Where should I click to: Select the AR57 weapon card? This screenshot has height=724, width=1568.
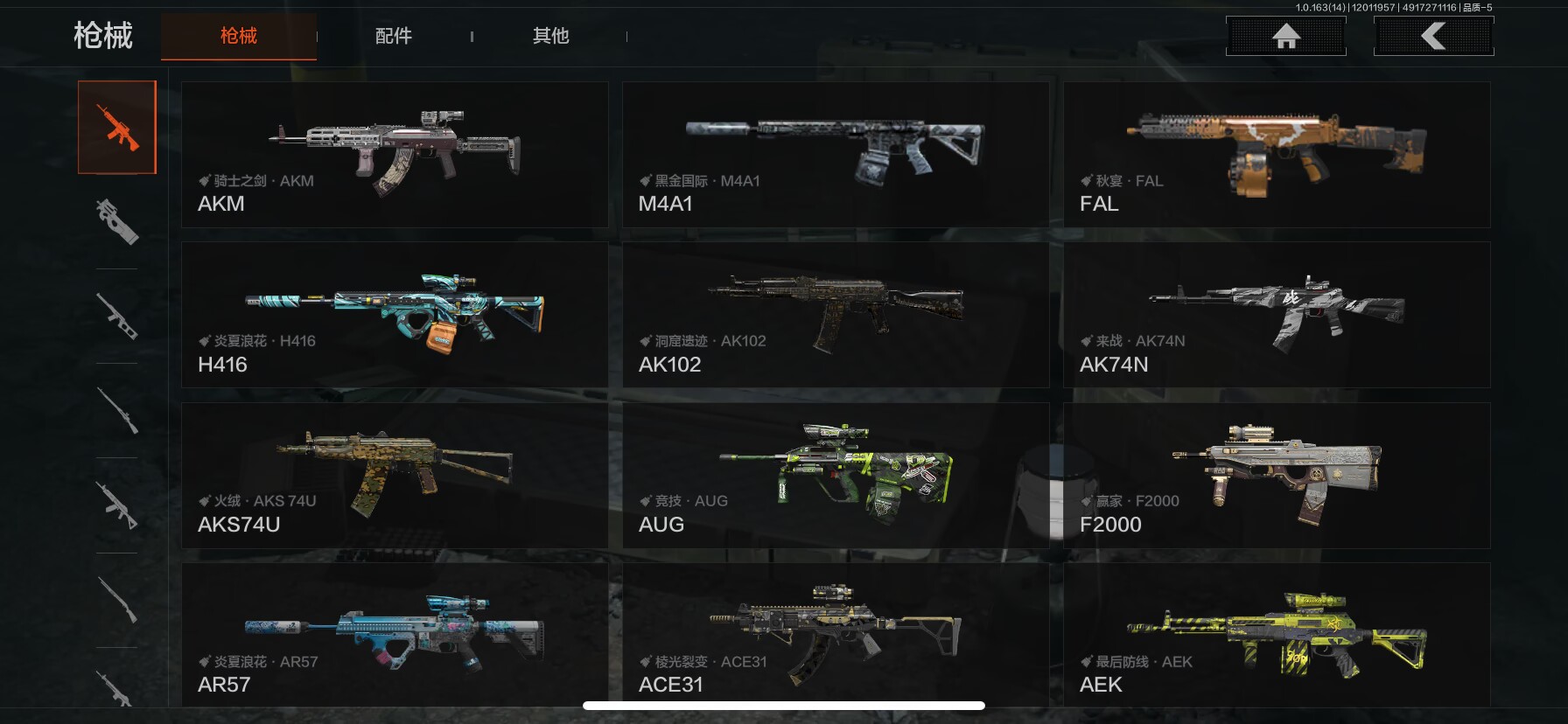[395, 635]
